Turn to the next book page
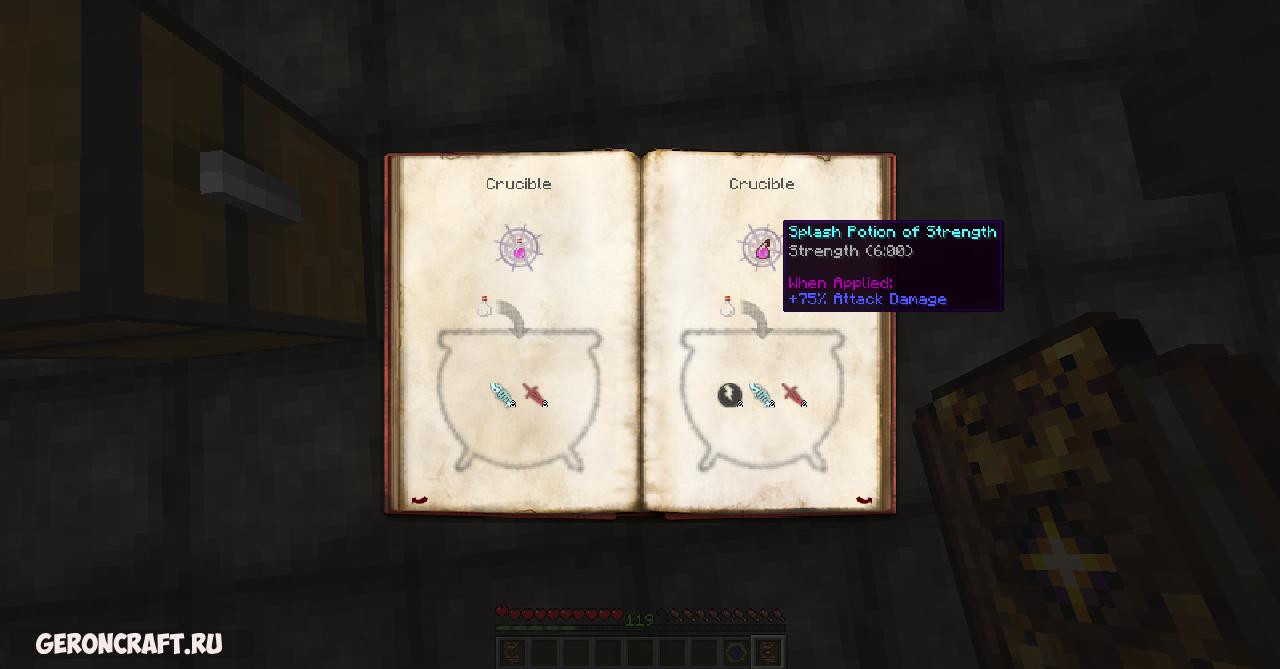 point(864,500)
